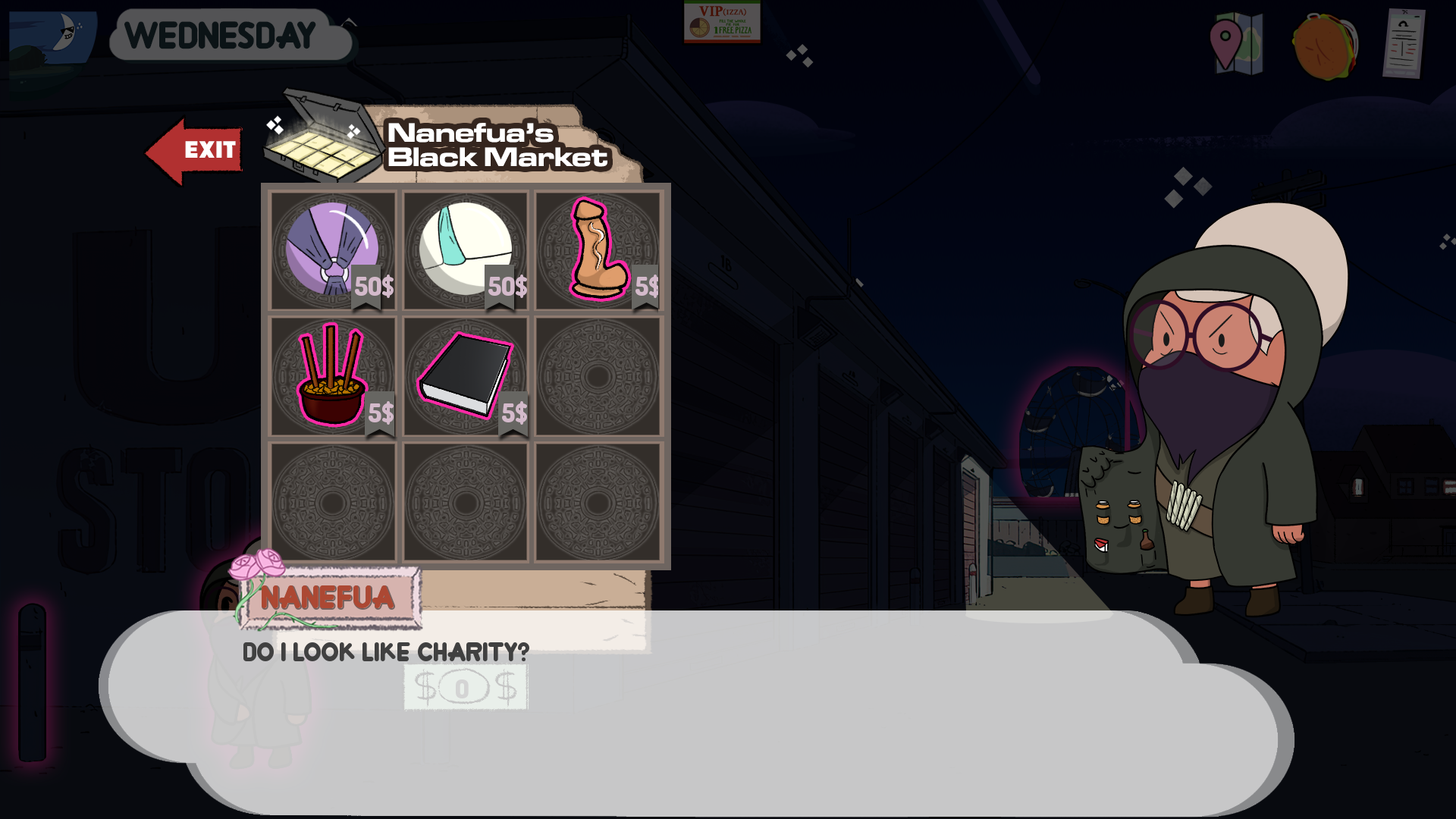
Task: Open the paper notes list icon
Action: (x=1403, y=43)
